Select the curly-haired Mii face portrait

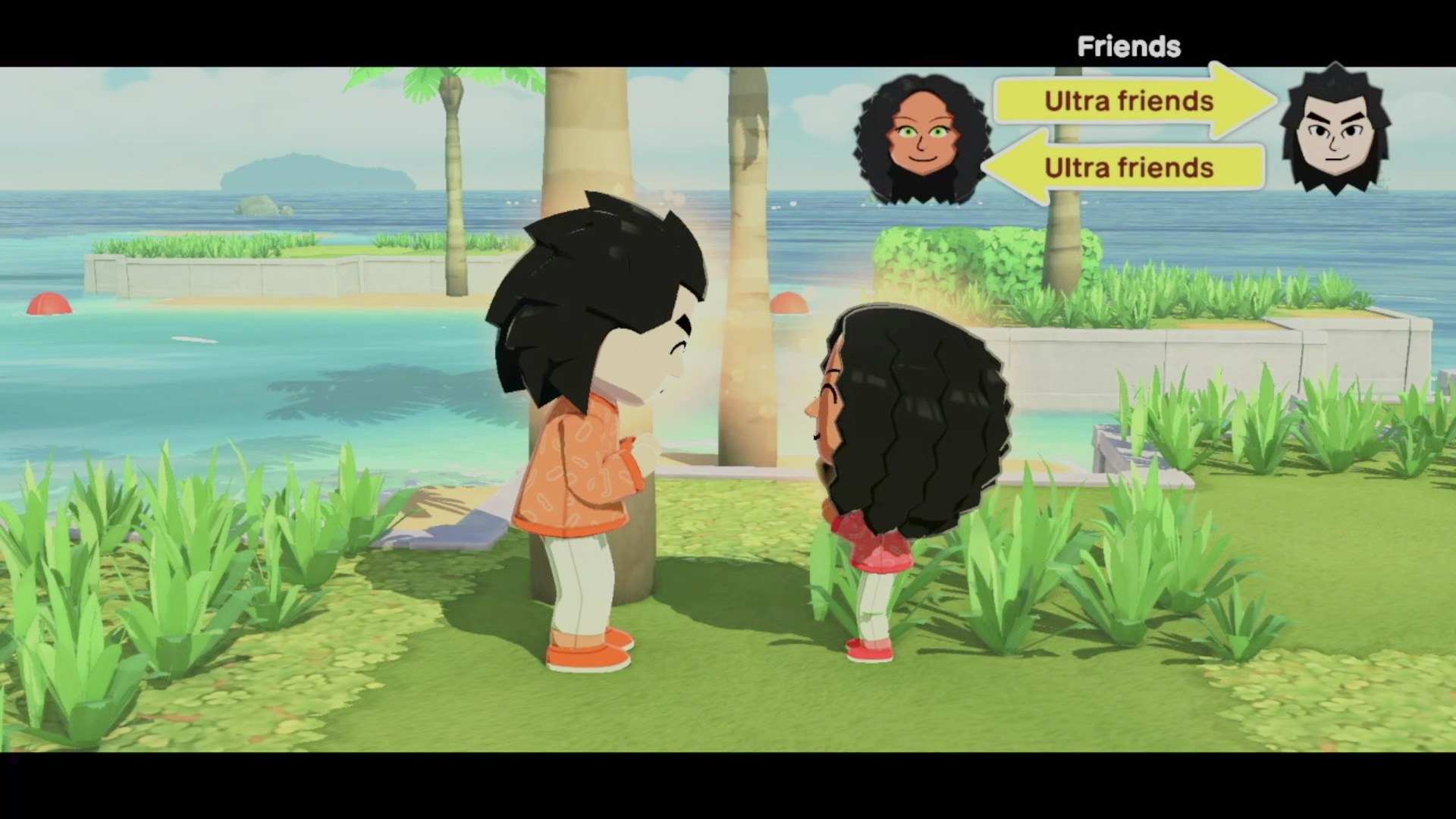click(x=922, y=140)
